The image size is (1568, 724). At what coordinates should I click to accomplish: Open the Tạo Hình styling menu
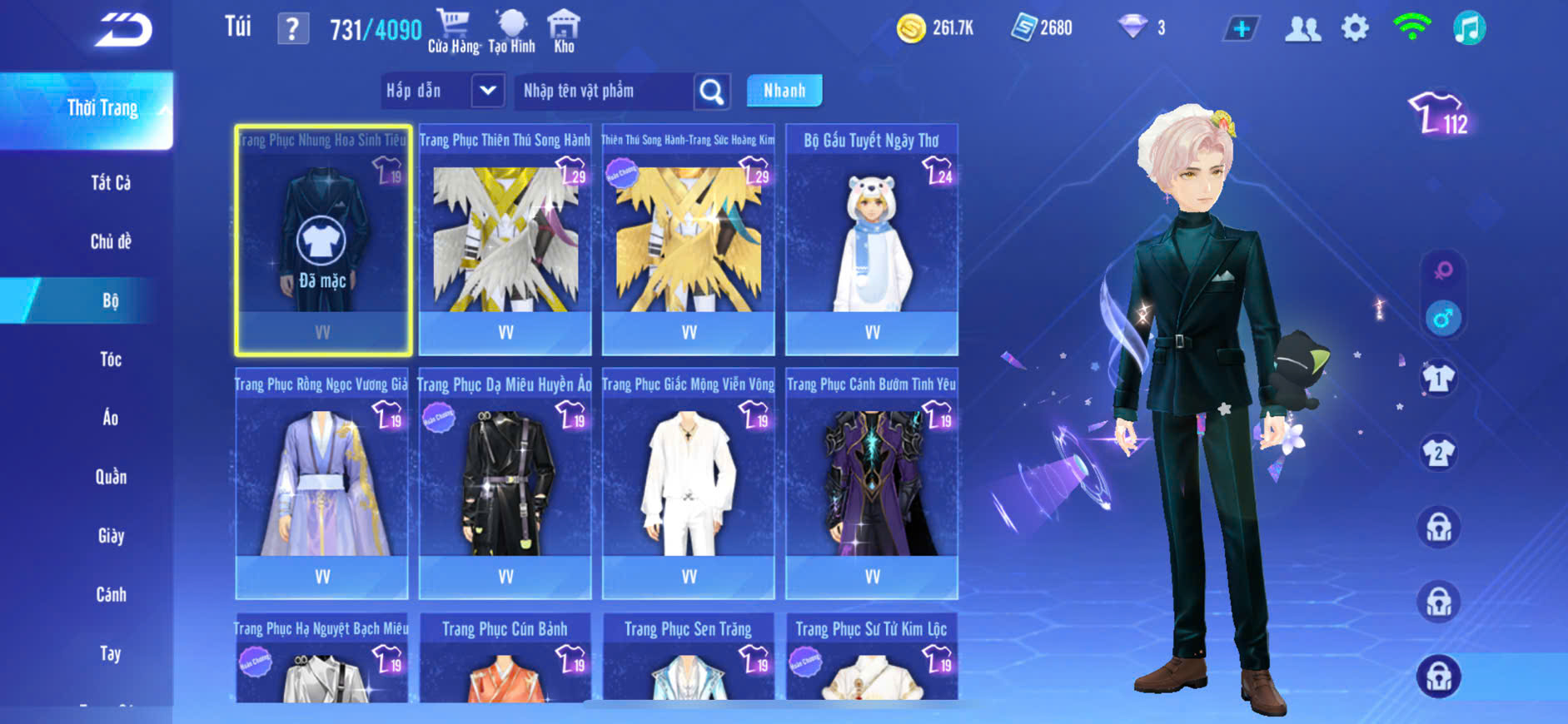(x=511, y=31)
